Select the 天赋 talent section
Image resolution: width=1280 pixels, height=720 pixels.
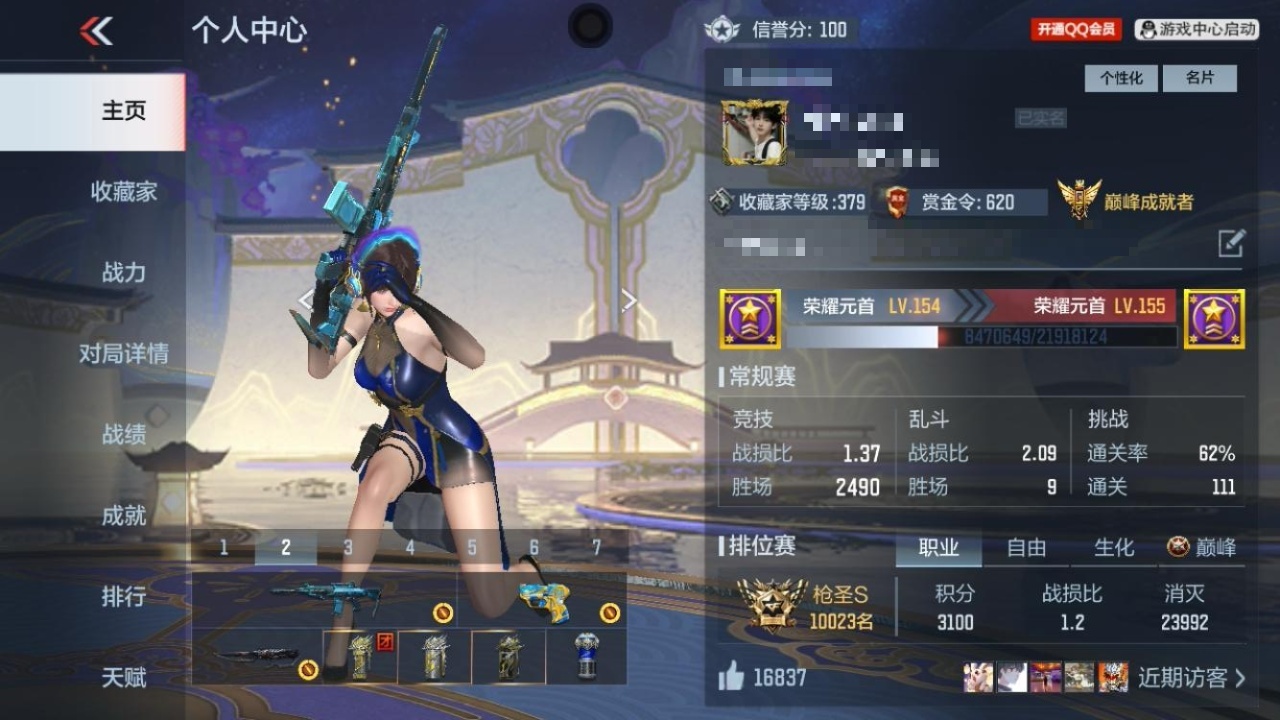(x=123, y=678)
